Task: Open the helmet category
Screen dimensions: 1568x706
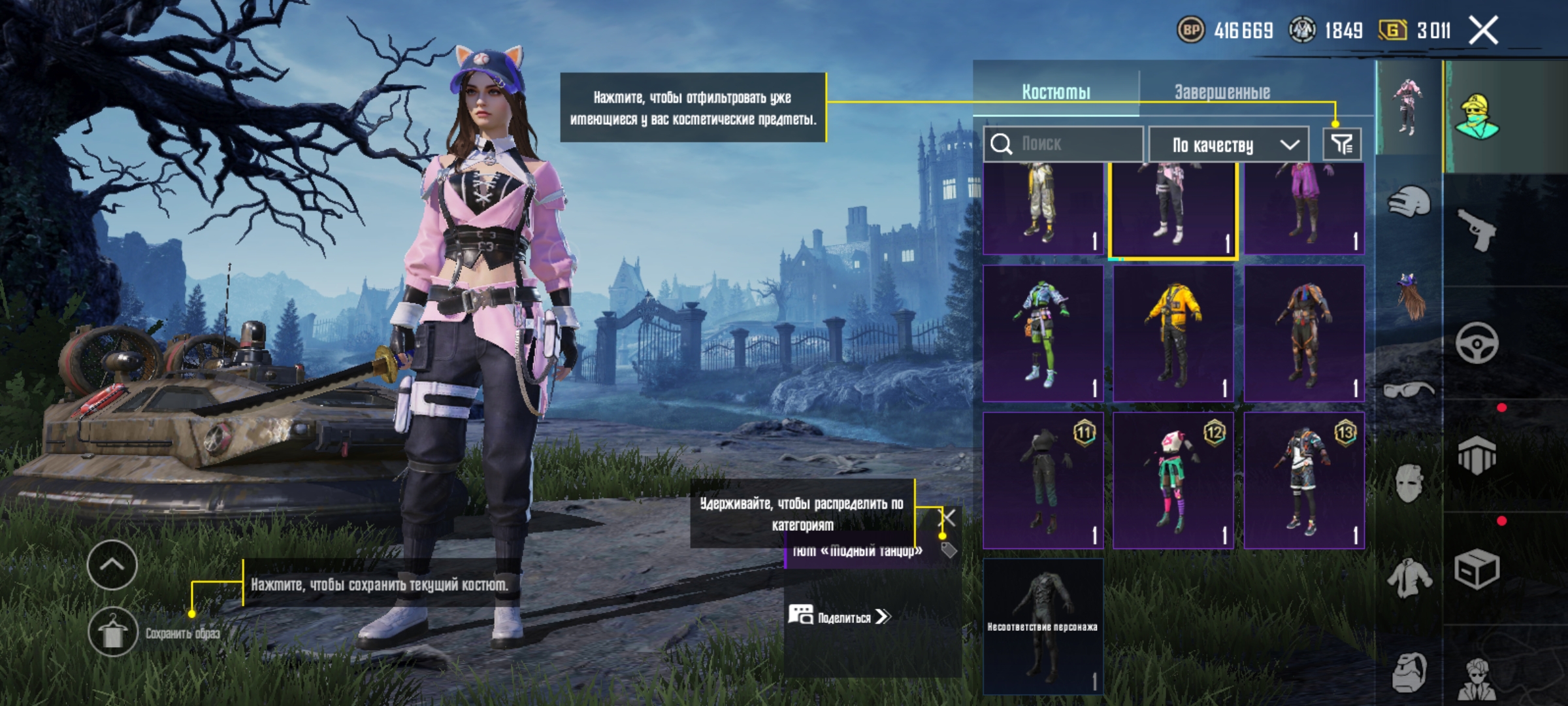Action: coord(1409,203)
